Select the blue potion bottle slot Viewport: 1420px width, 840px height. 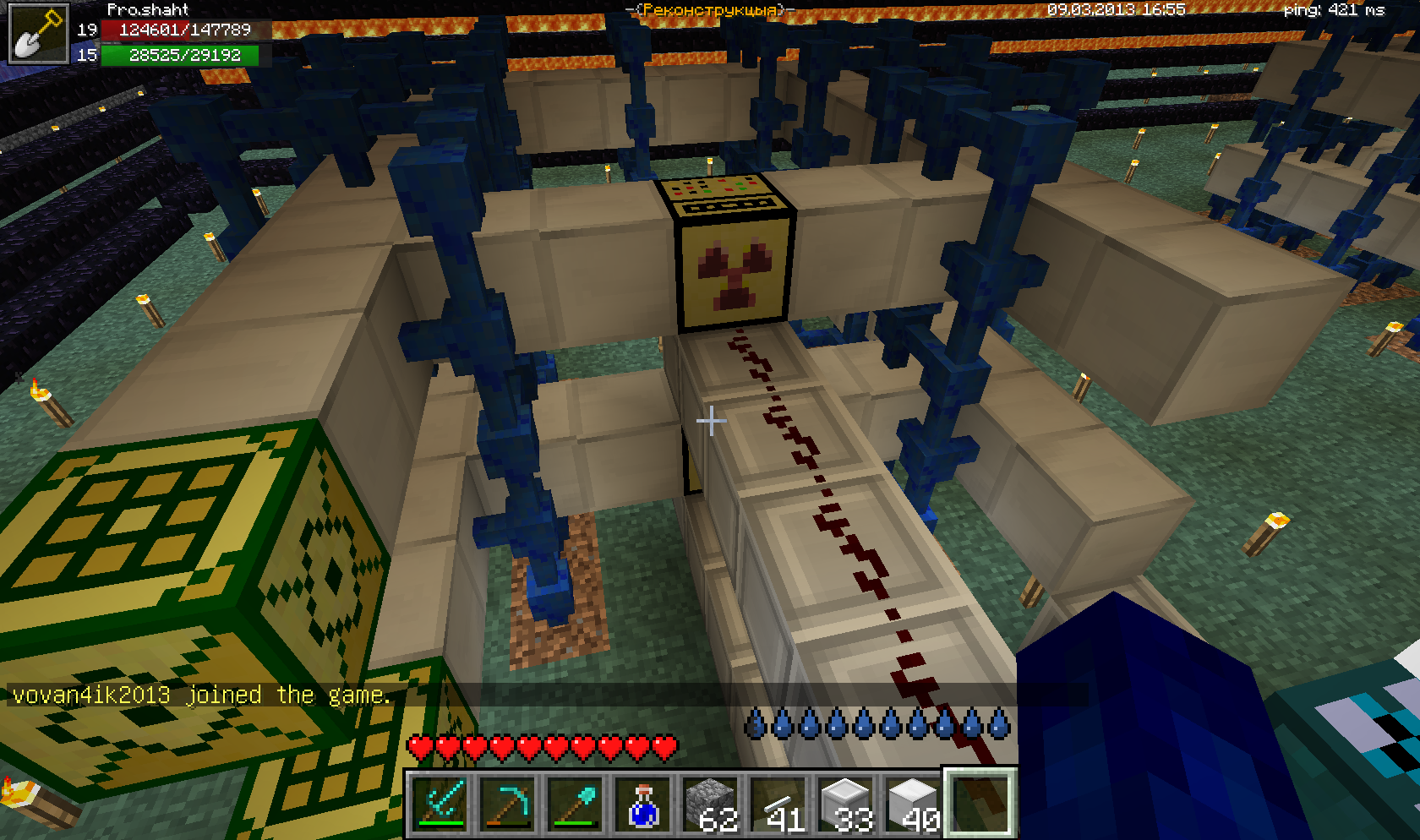(643, 804)
